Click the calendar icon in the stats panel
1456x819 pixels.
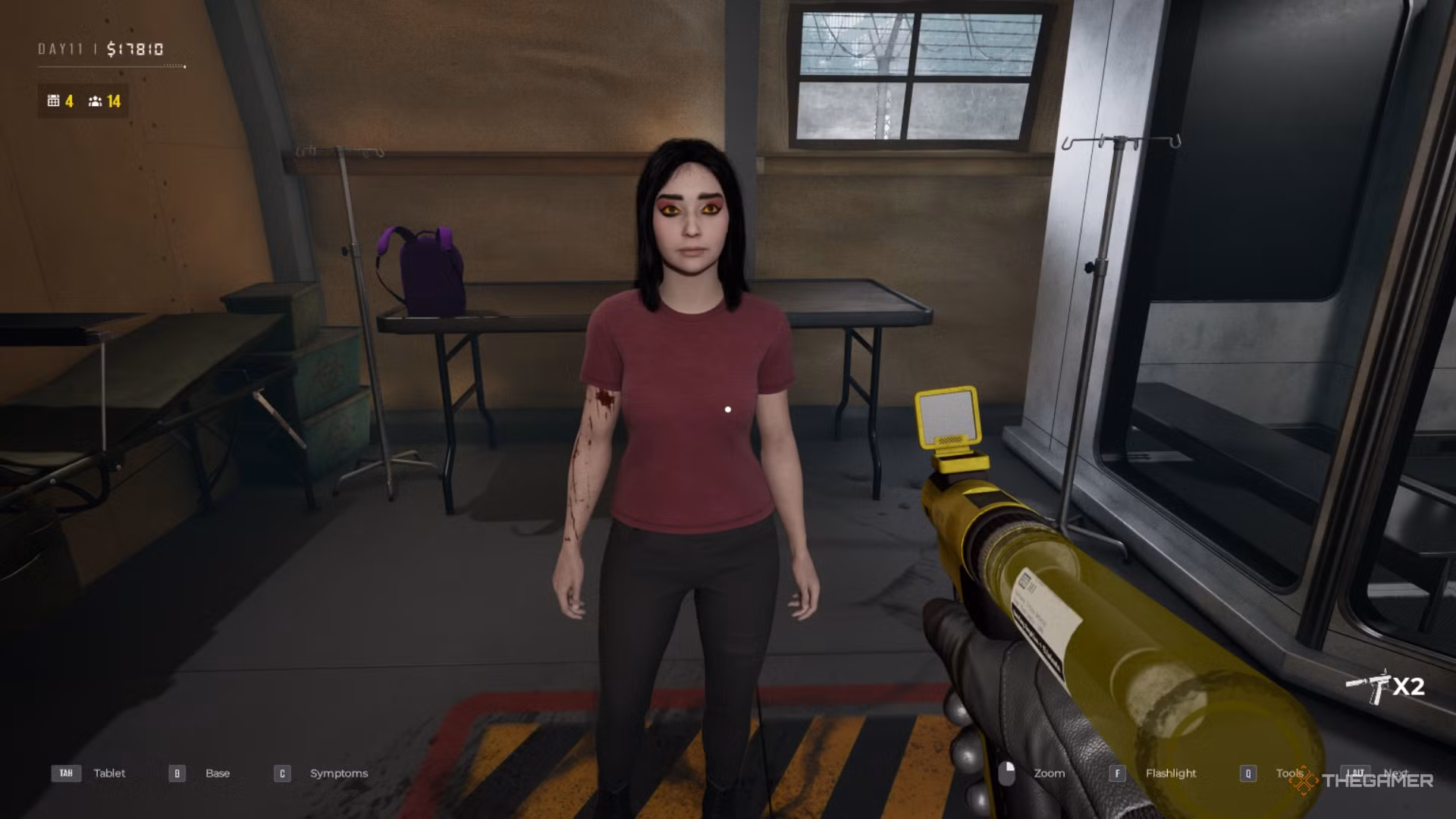(52, 101)
